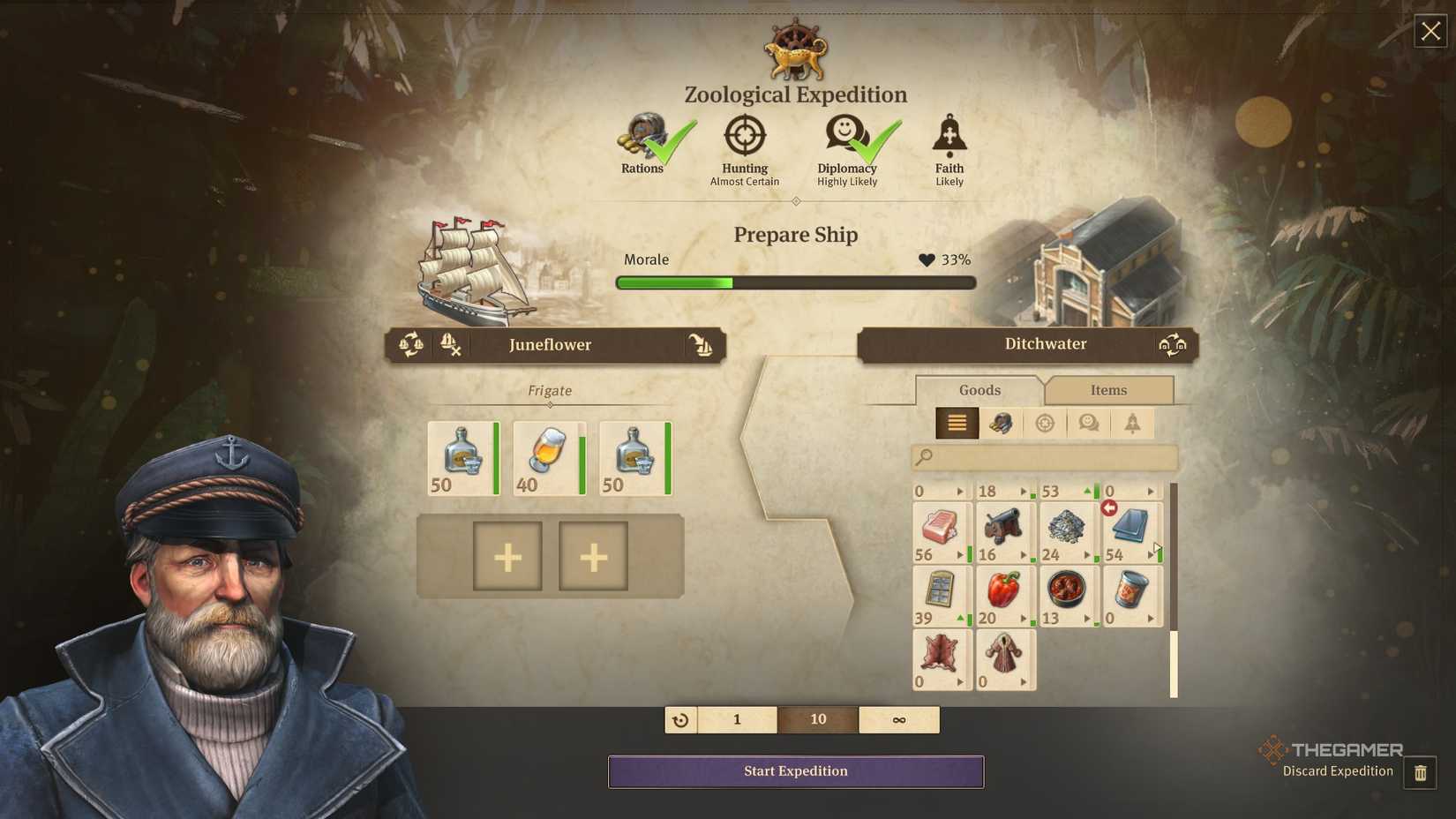This screenshot has height=819, width=1456.
Task: Set expedition rations quantity to 1
Action: (738, 719)
